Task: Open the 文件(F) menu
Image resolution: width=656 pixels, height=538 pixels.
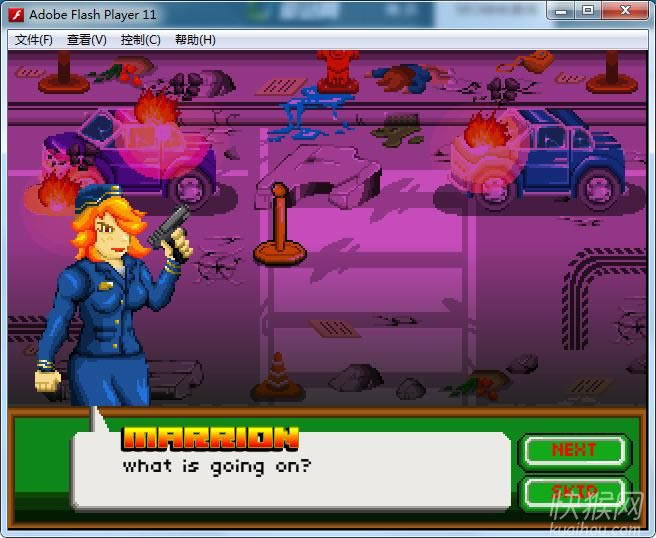Action: pos(34,40)
